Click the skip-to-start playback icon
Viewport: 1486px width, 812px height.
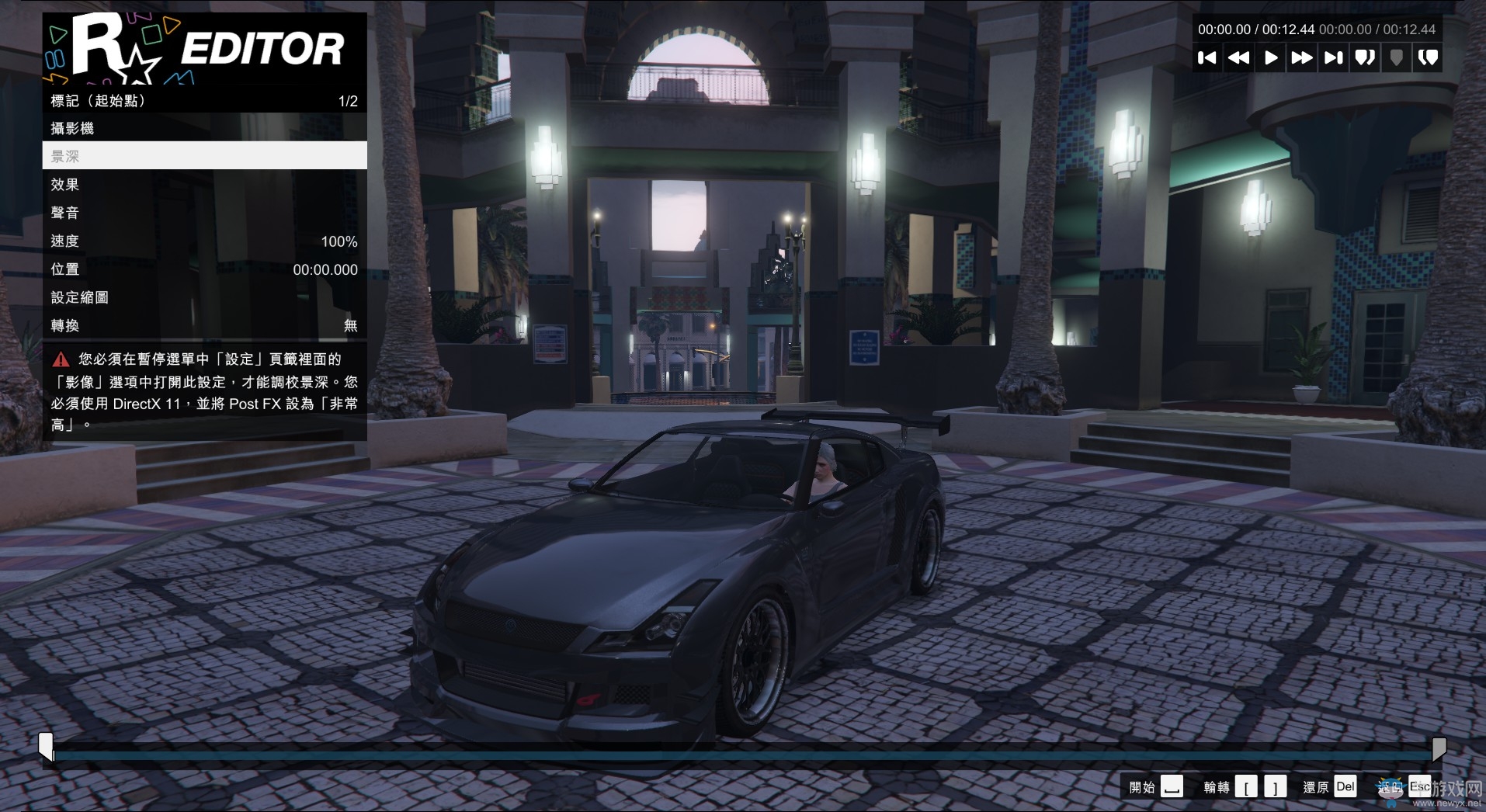1209,57
